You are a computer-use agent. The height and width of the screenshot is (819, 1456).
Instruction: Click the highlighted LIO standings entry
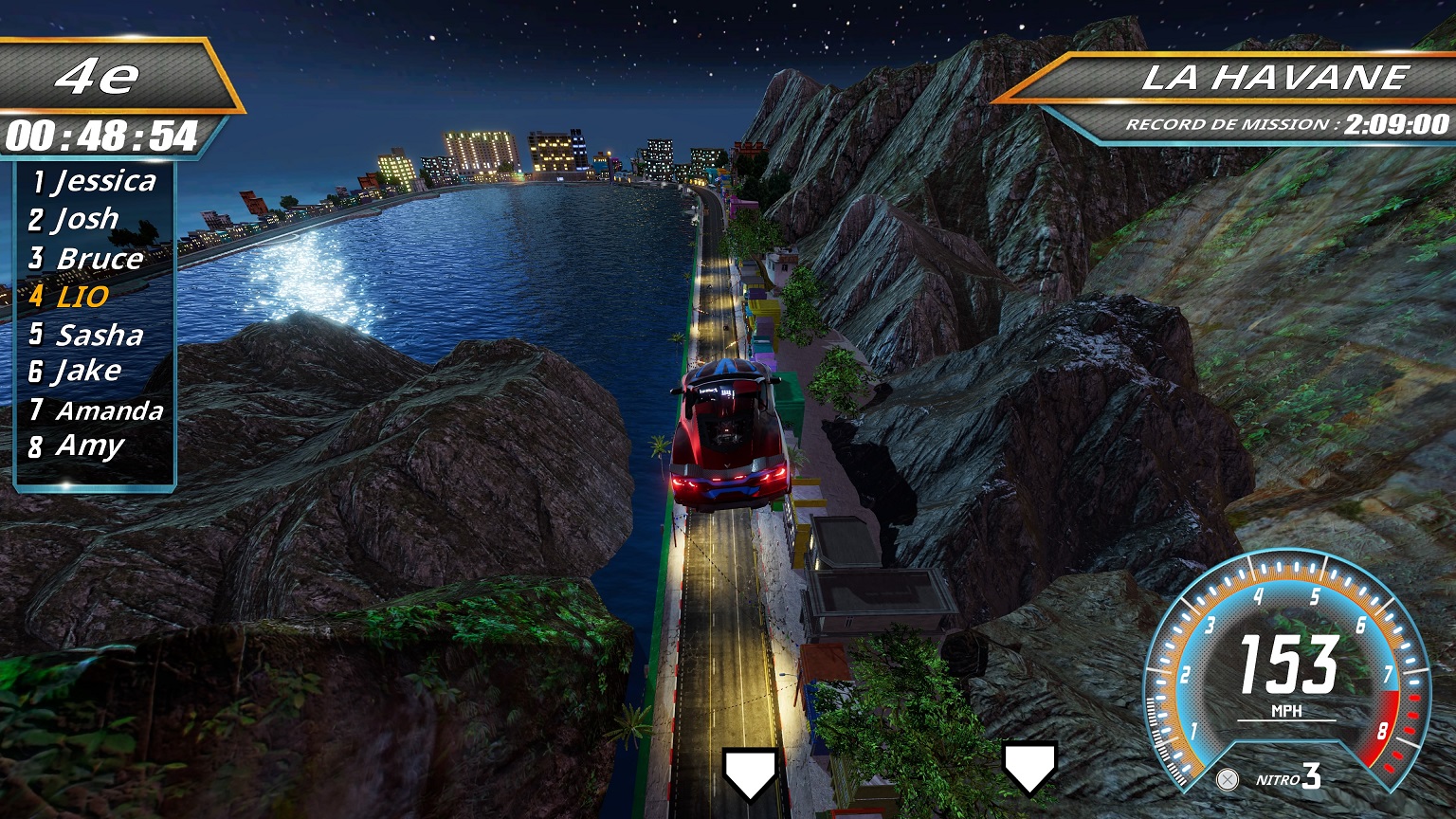[70, 297]
